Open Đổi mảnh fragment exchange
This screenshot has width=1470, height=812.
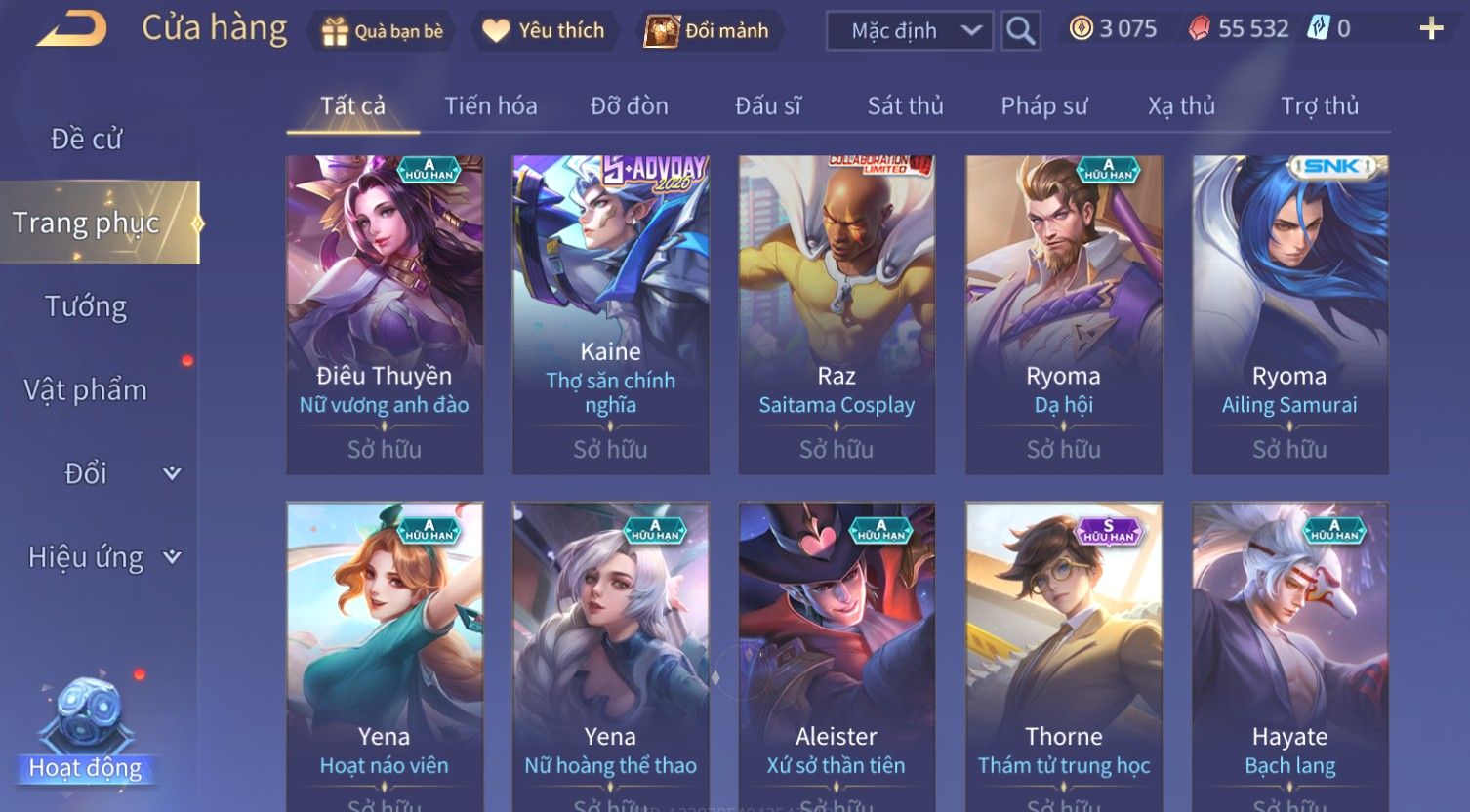coord(707,31)
